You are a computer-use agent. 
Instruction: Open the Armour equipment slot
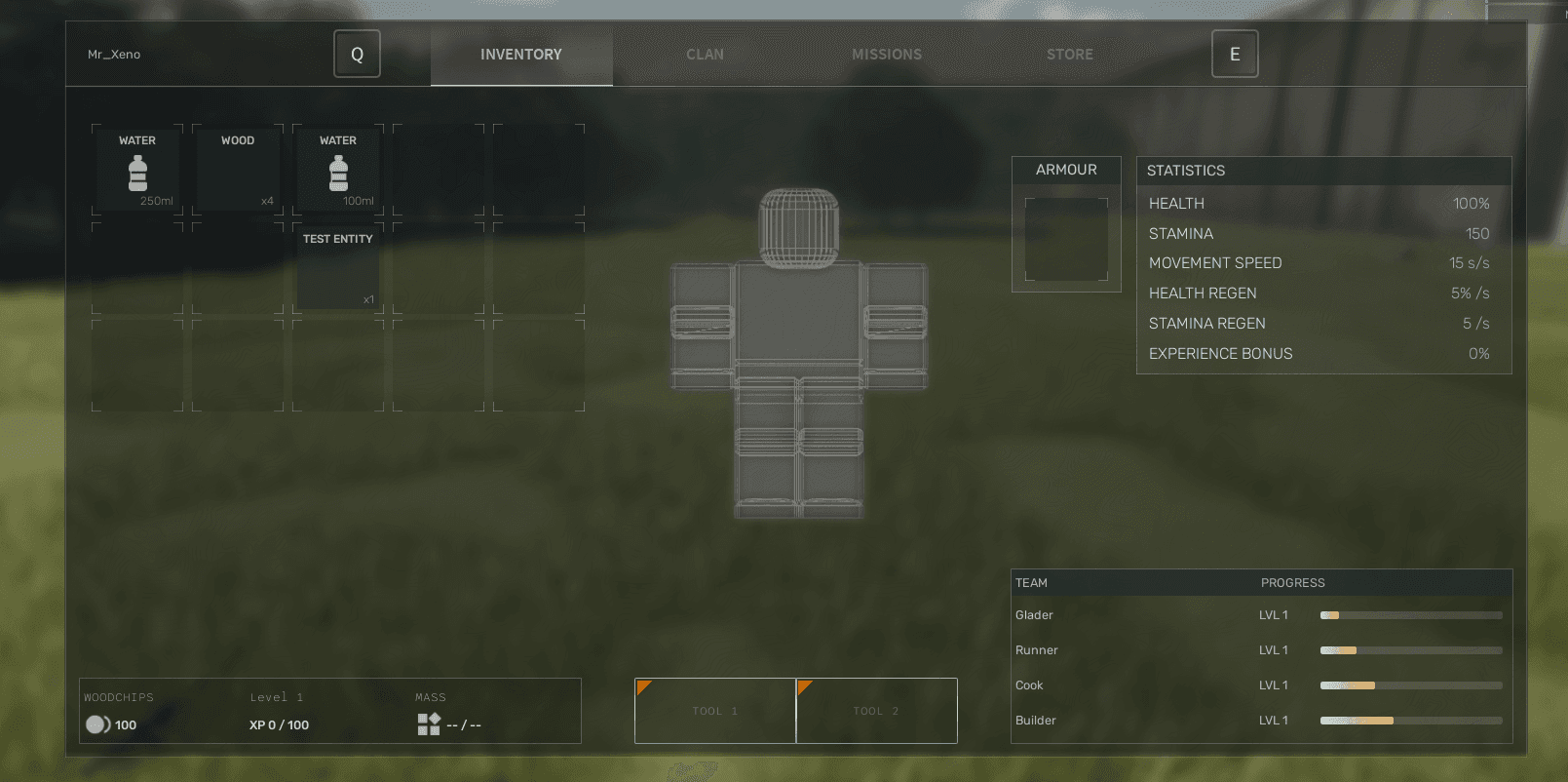[x=1066, y=239]
